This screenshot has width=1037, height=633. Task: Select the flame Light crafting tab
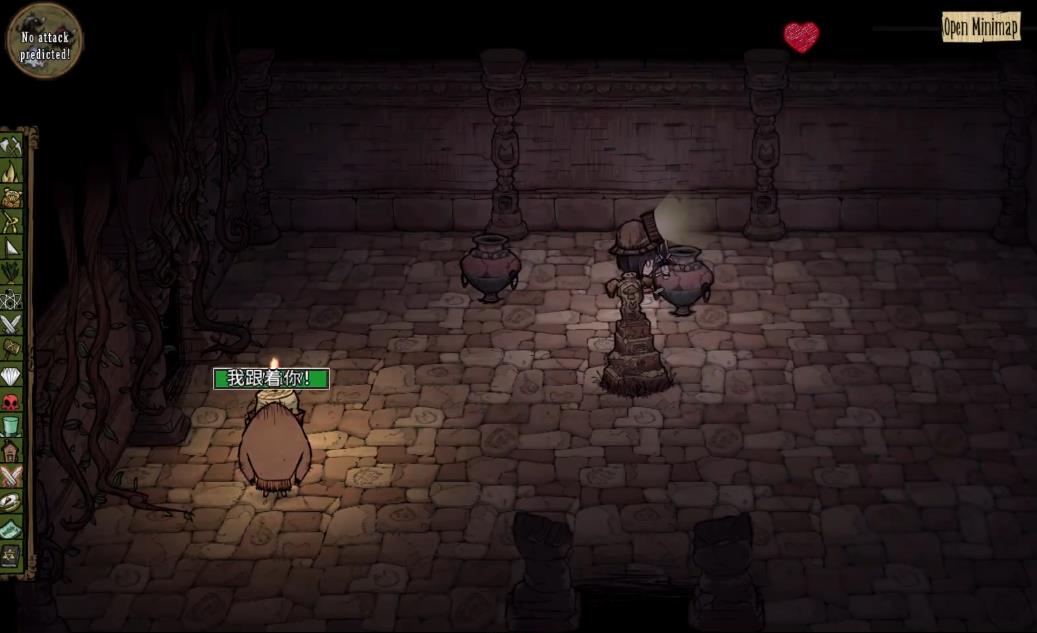(11, 171)
